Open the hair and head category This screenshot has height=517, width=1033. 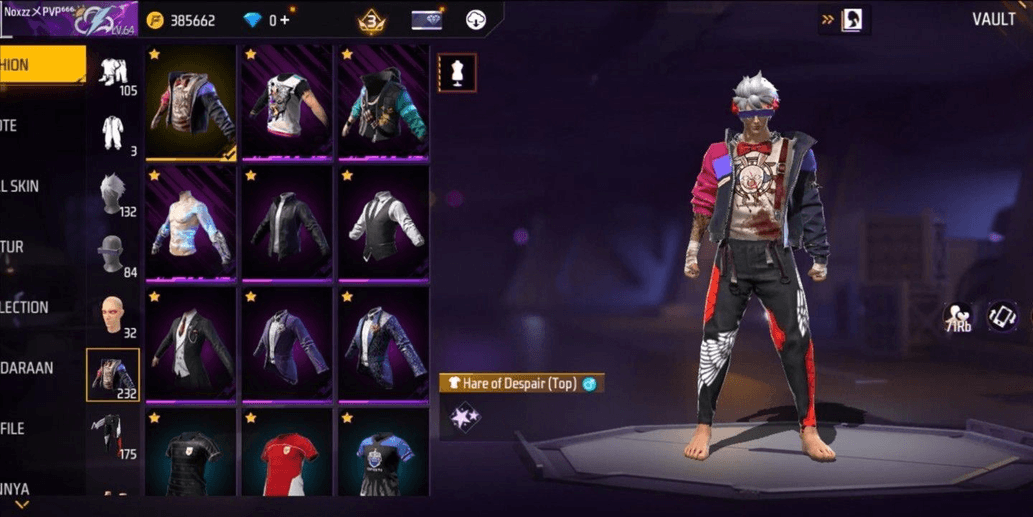113,193
